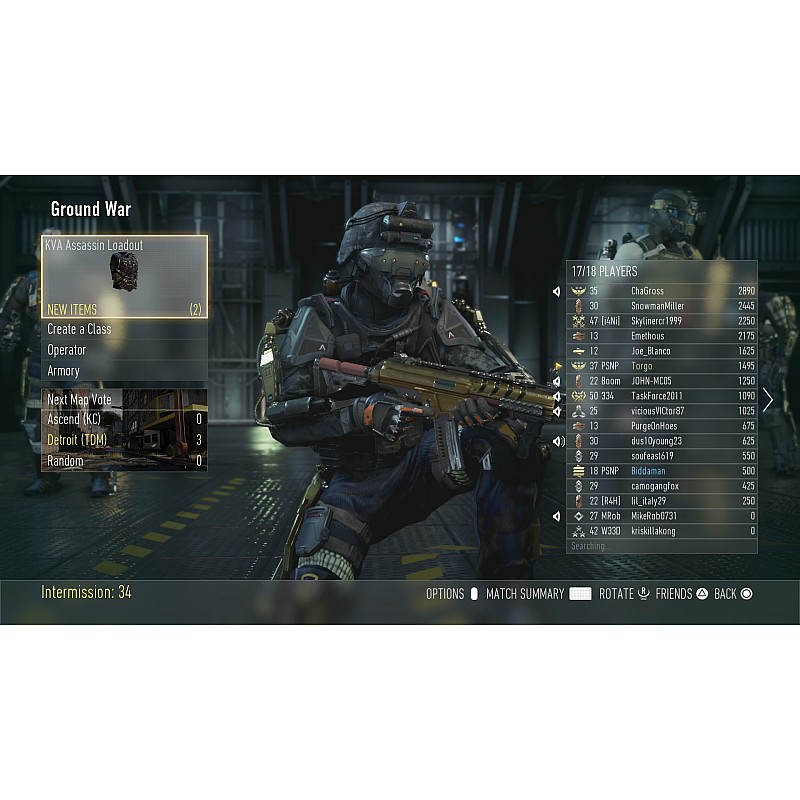Click the right arrow beside player list

coord(768,400)
